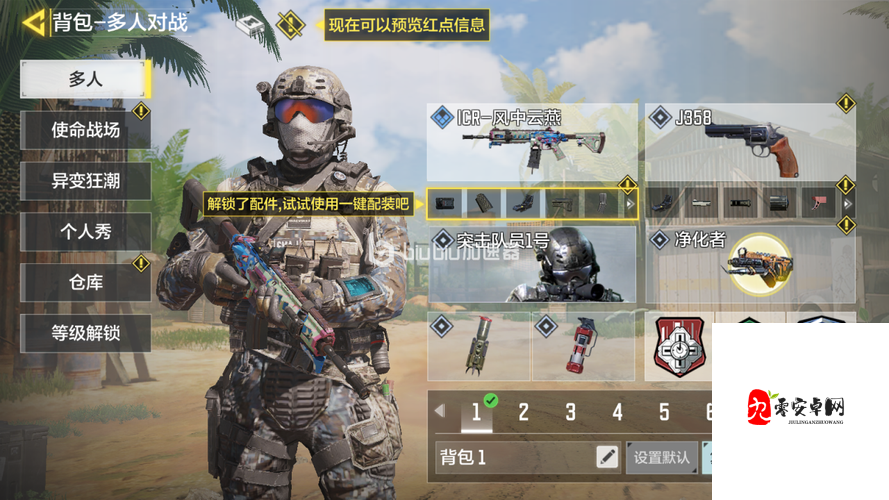Select the J358 revolver secondary slot
The height and width of the screenshot is (500, 889).
pos(750,141)
